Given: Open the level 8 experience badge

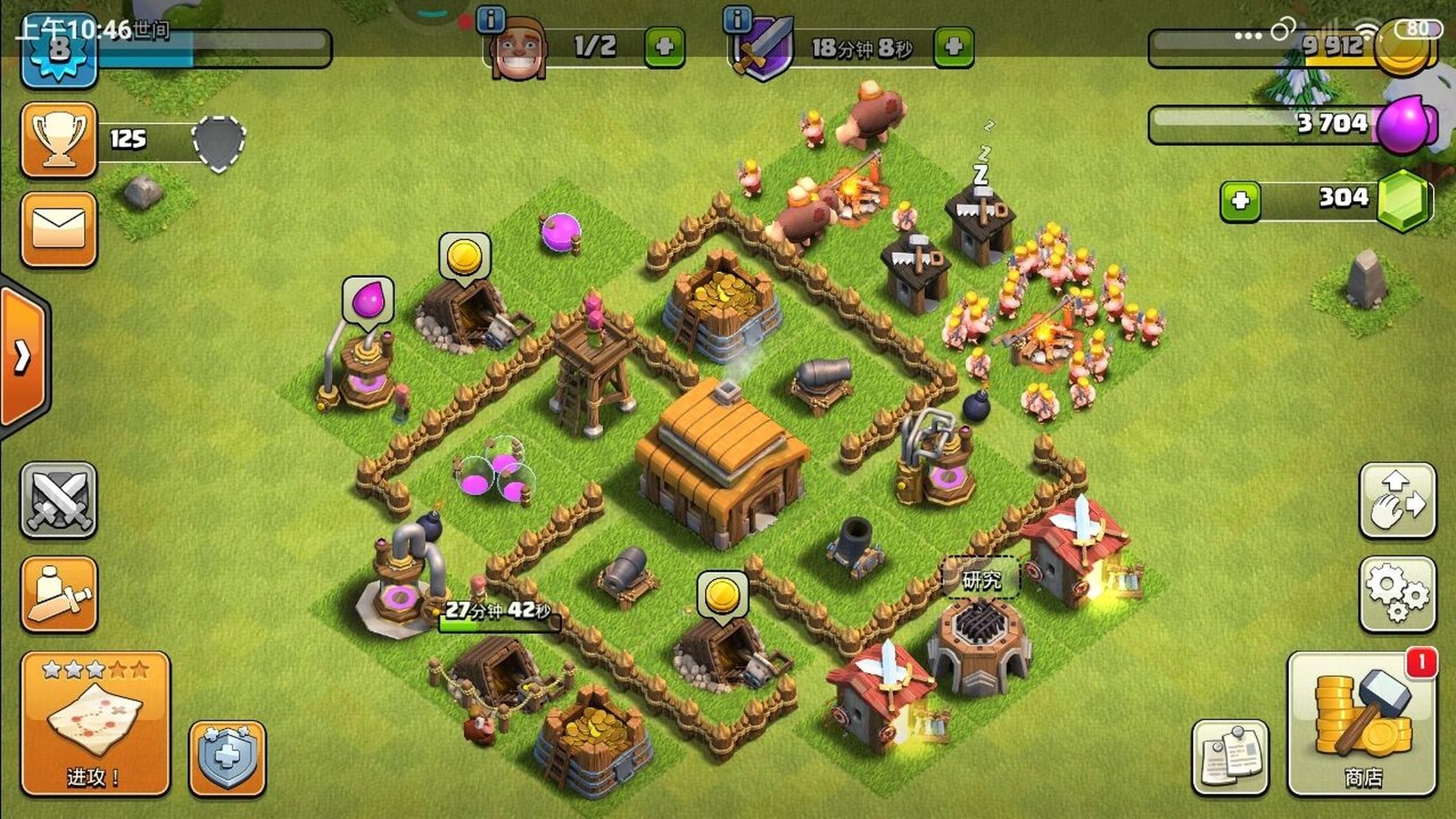Looking at the screenshot, I should (x=59, y=52).
